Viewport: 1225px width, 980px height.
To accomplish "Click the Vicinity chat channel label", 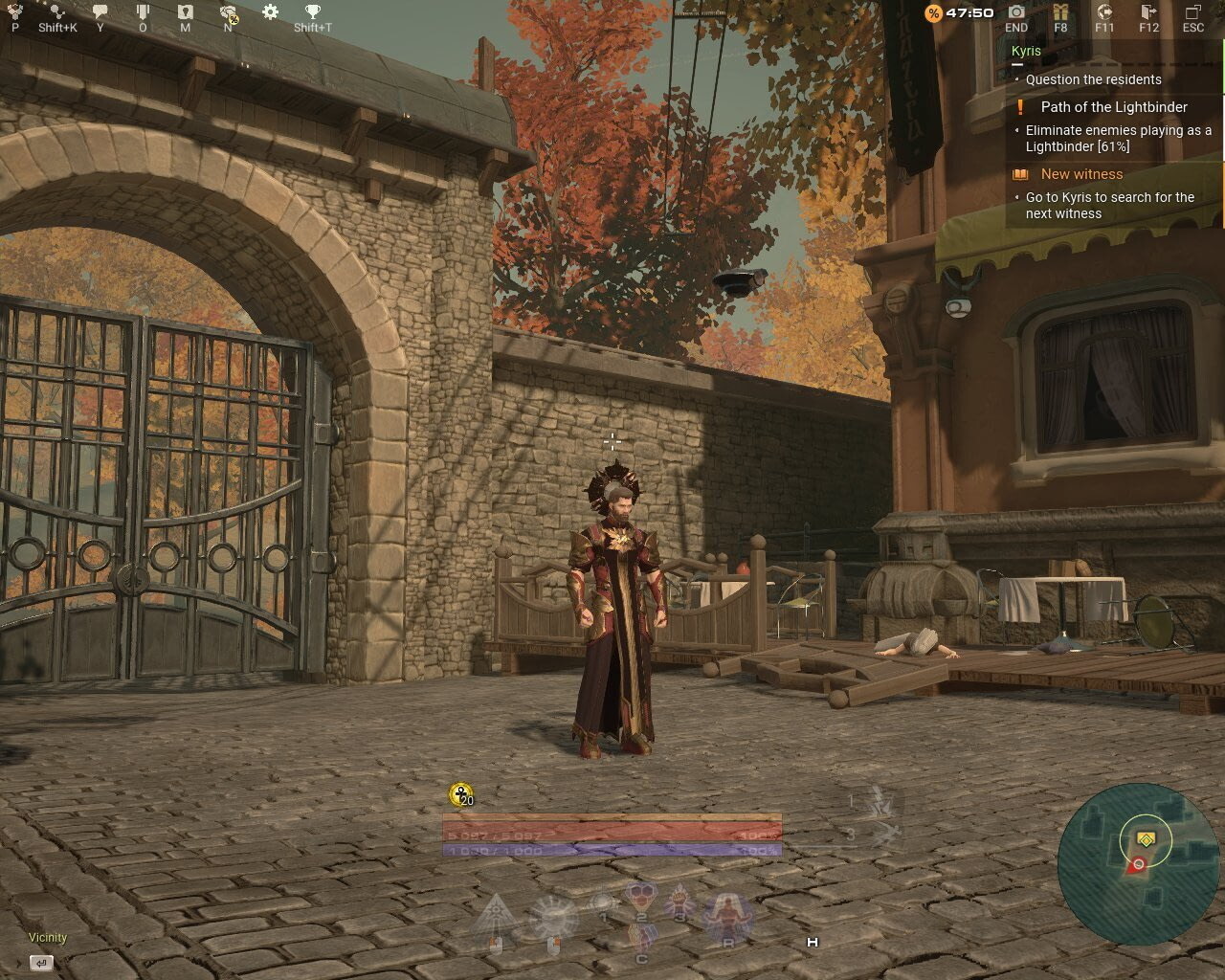I will coord(48,938).
